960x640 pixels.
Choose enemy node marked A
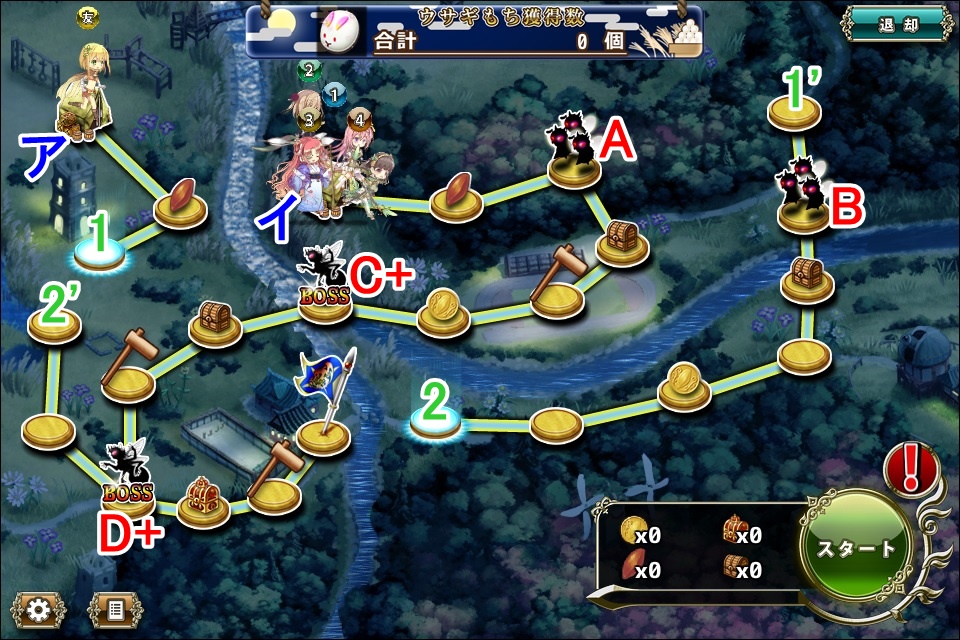coord(574,158)
